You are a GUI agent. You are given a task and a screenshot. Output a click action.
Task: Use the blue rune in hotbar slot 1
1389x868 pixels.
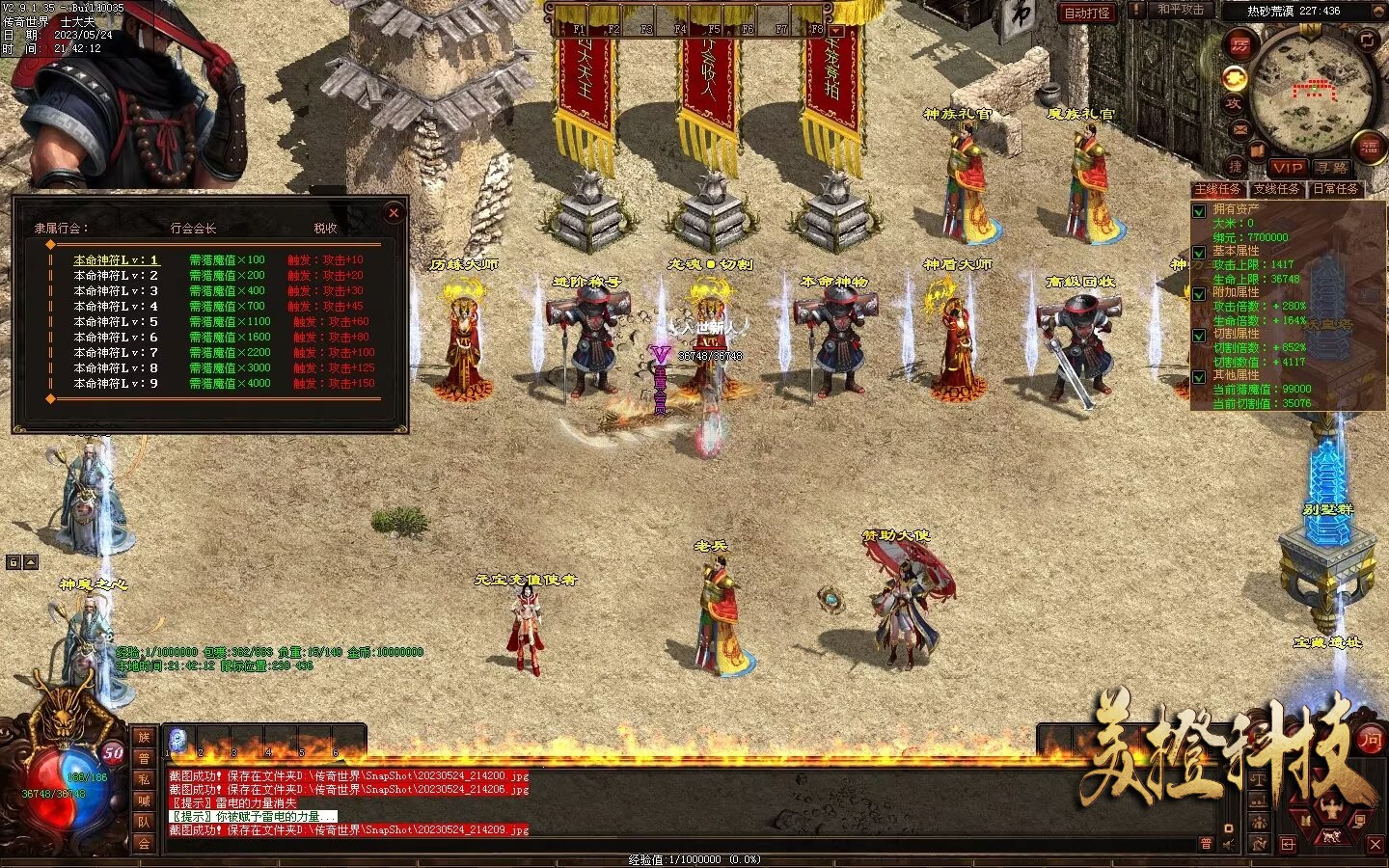click(x=177, y=739)
